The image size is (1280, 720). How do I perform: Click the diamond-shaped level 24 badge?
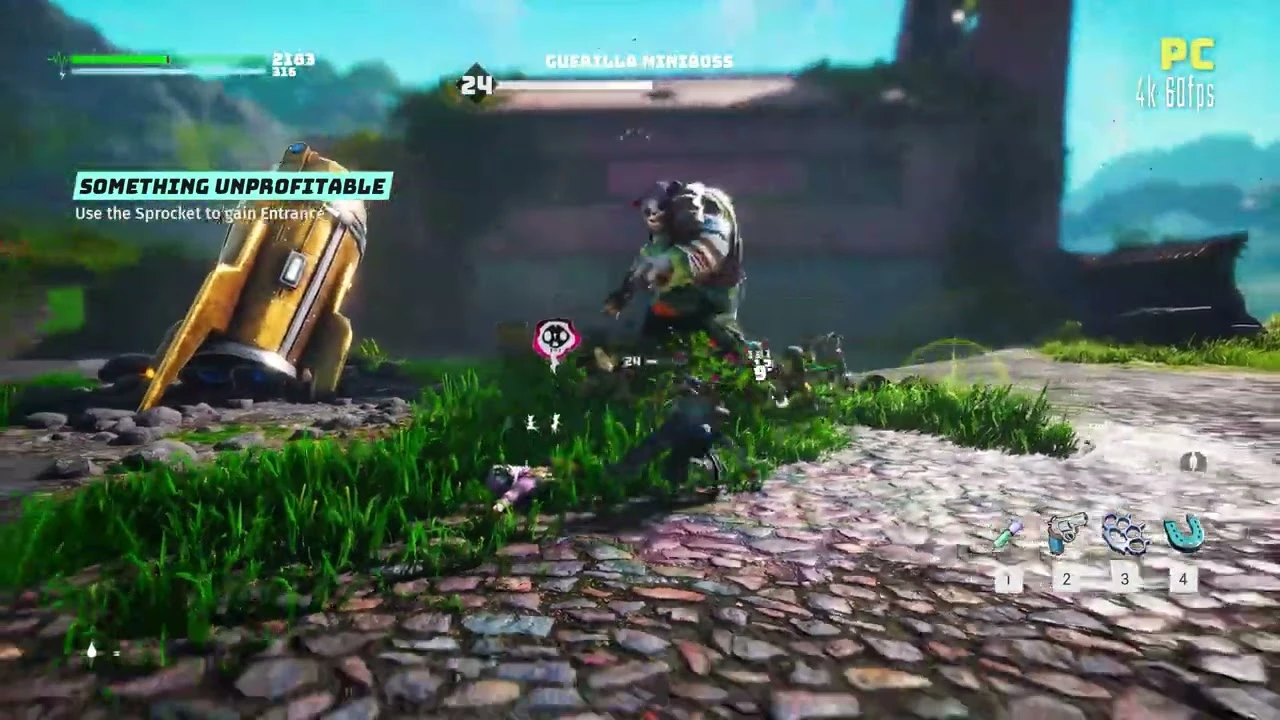click(478, 84)
